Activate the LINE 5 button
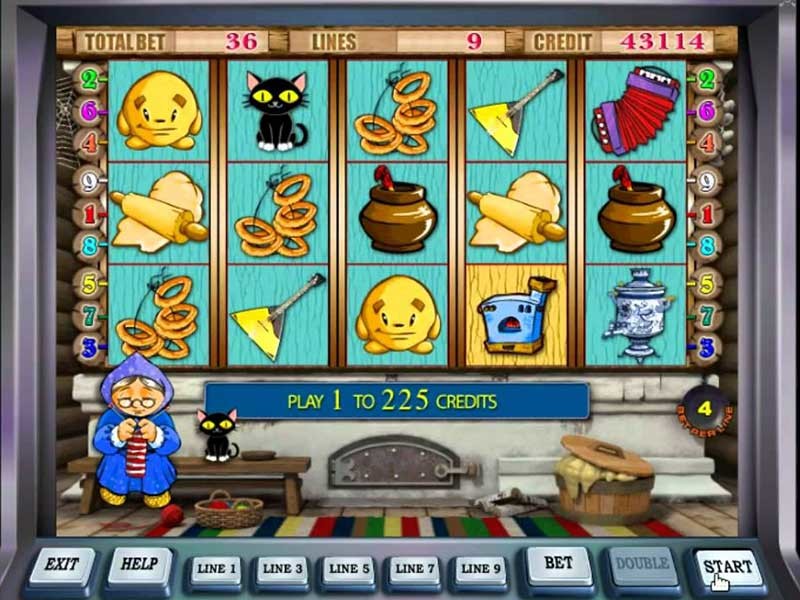Screen dimensions: 800x600 click(347, 570)
